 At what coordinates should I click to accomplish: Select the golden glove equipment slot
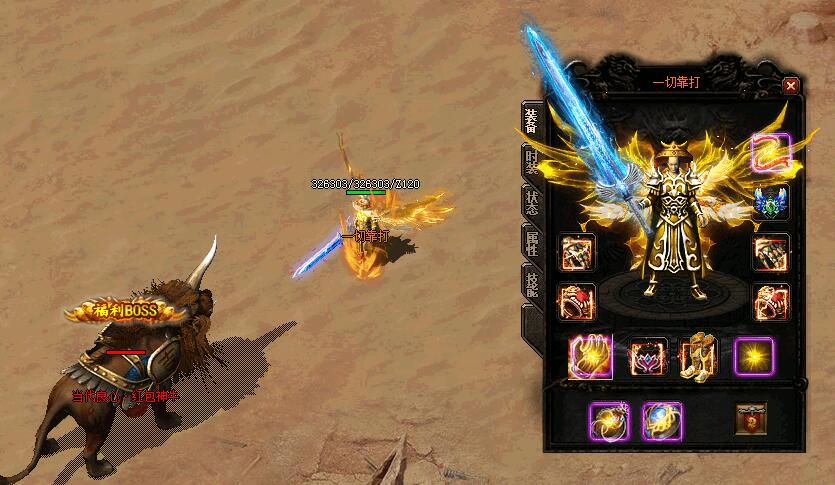pyautogui.click(x=590, y=357)
